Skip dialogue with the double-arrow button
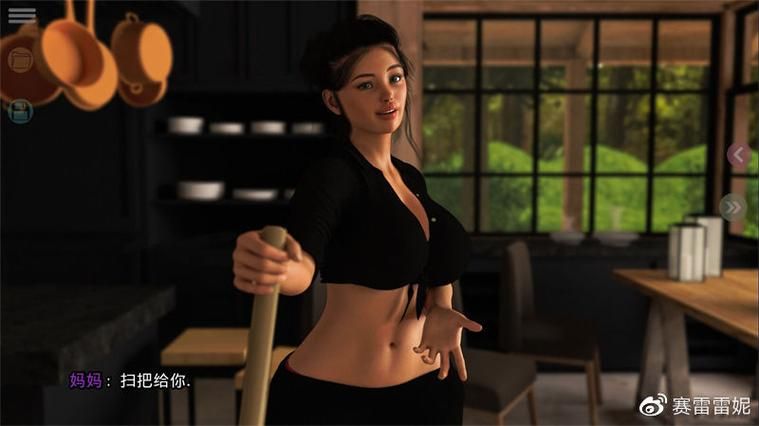 (x=733, y=207)
